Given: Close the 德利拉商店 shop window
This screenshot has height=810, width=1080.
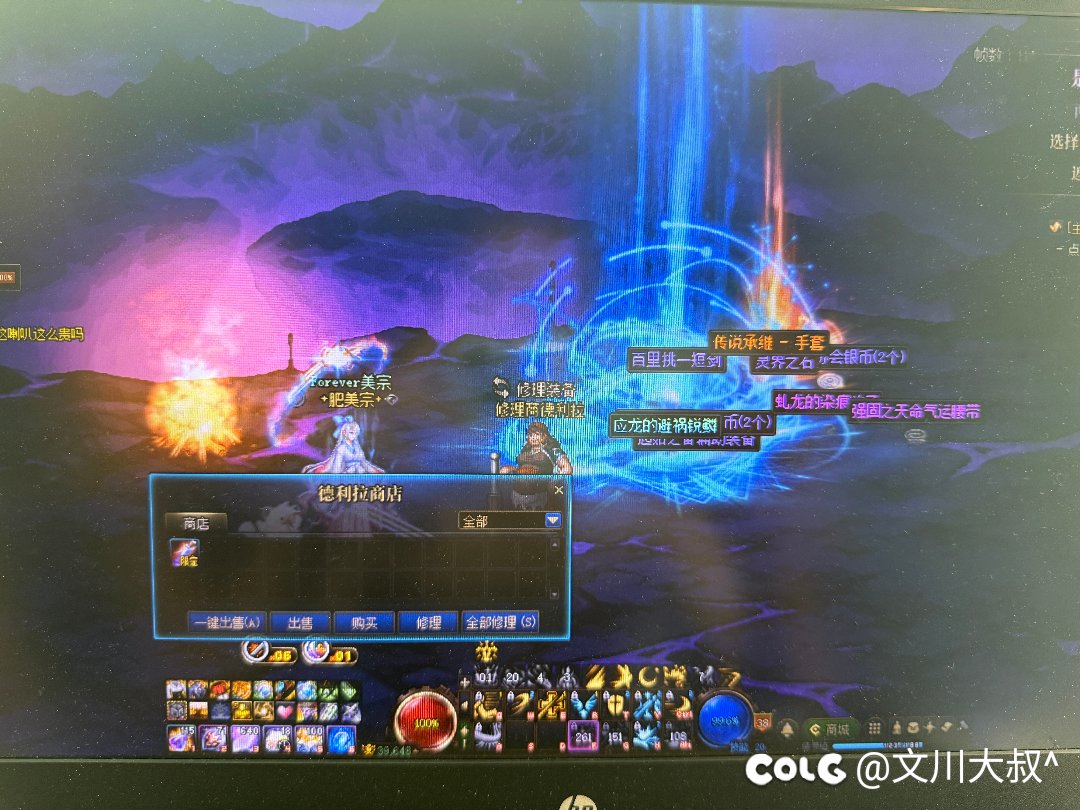Looking at the screenshot, I should tap(558, 490).
